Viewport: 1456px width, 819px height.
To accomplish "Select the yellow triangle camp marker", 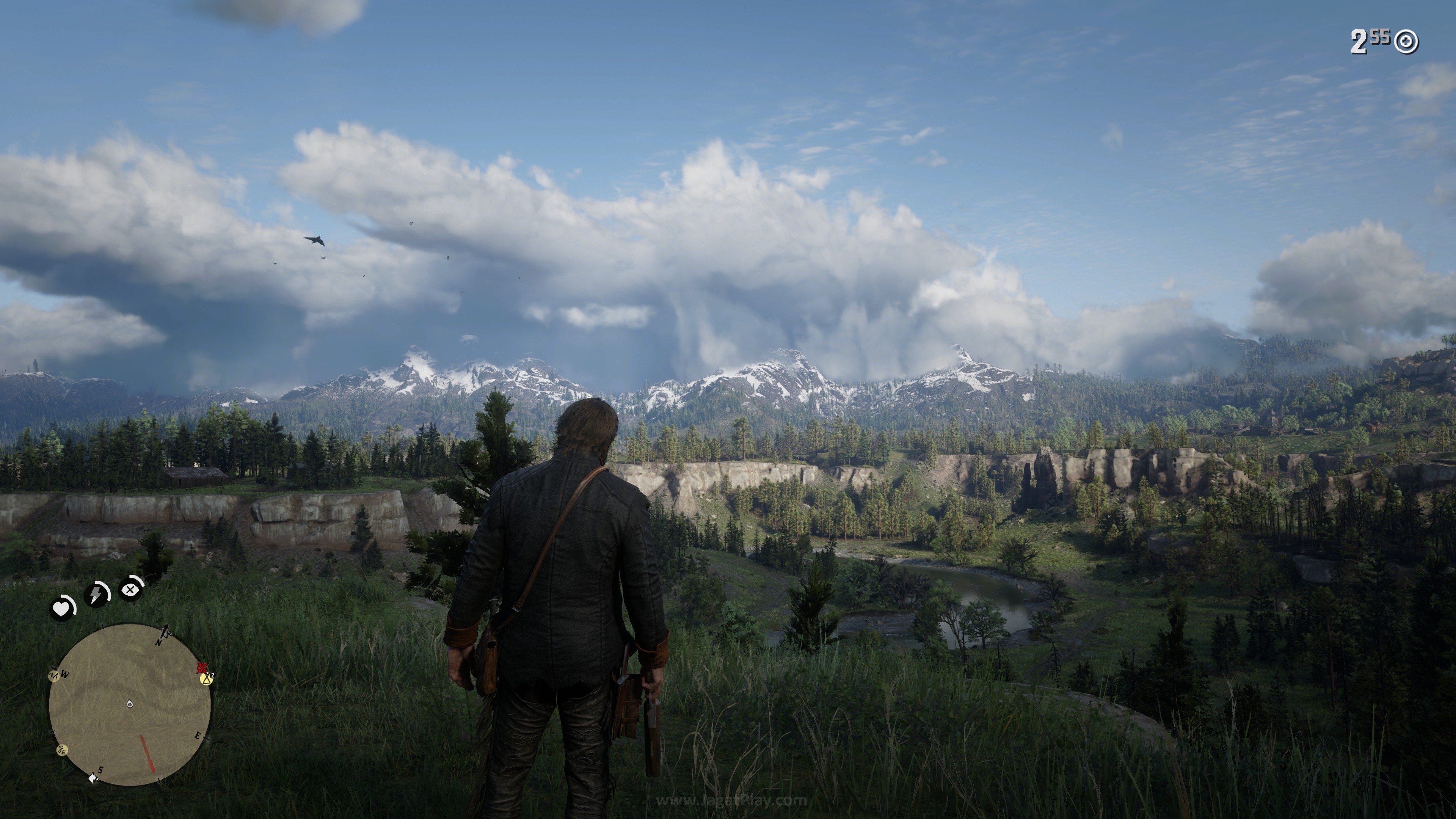I will 206,678.
